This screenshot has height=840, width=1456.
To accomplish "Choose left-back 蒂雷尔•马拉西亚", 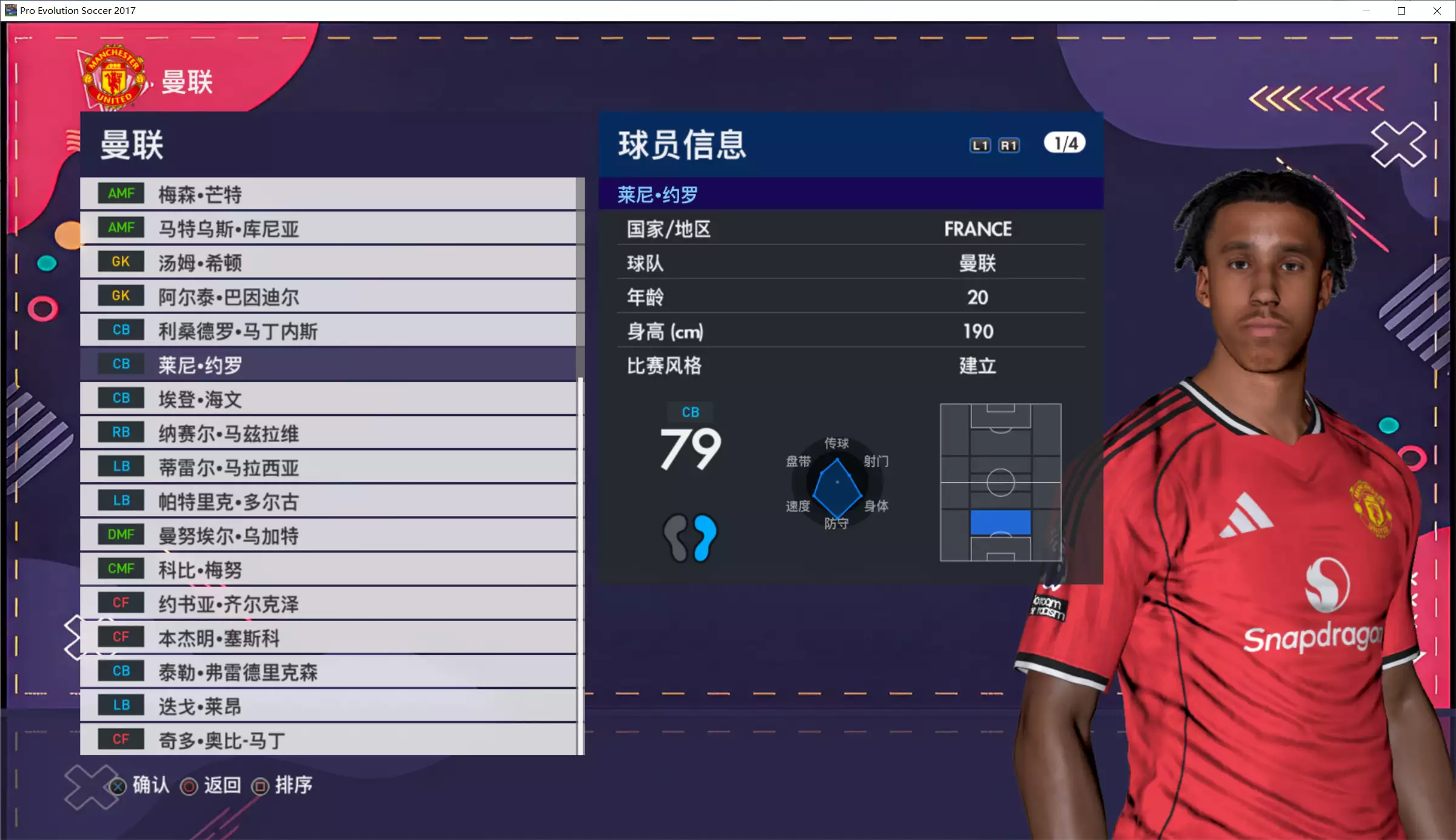I will coord(327,467).
